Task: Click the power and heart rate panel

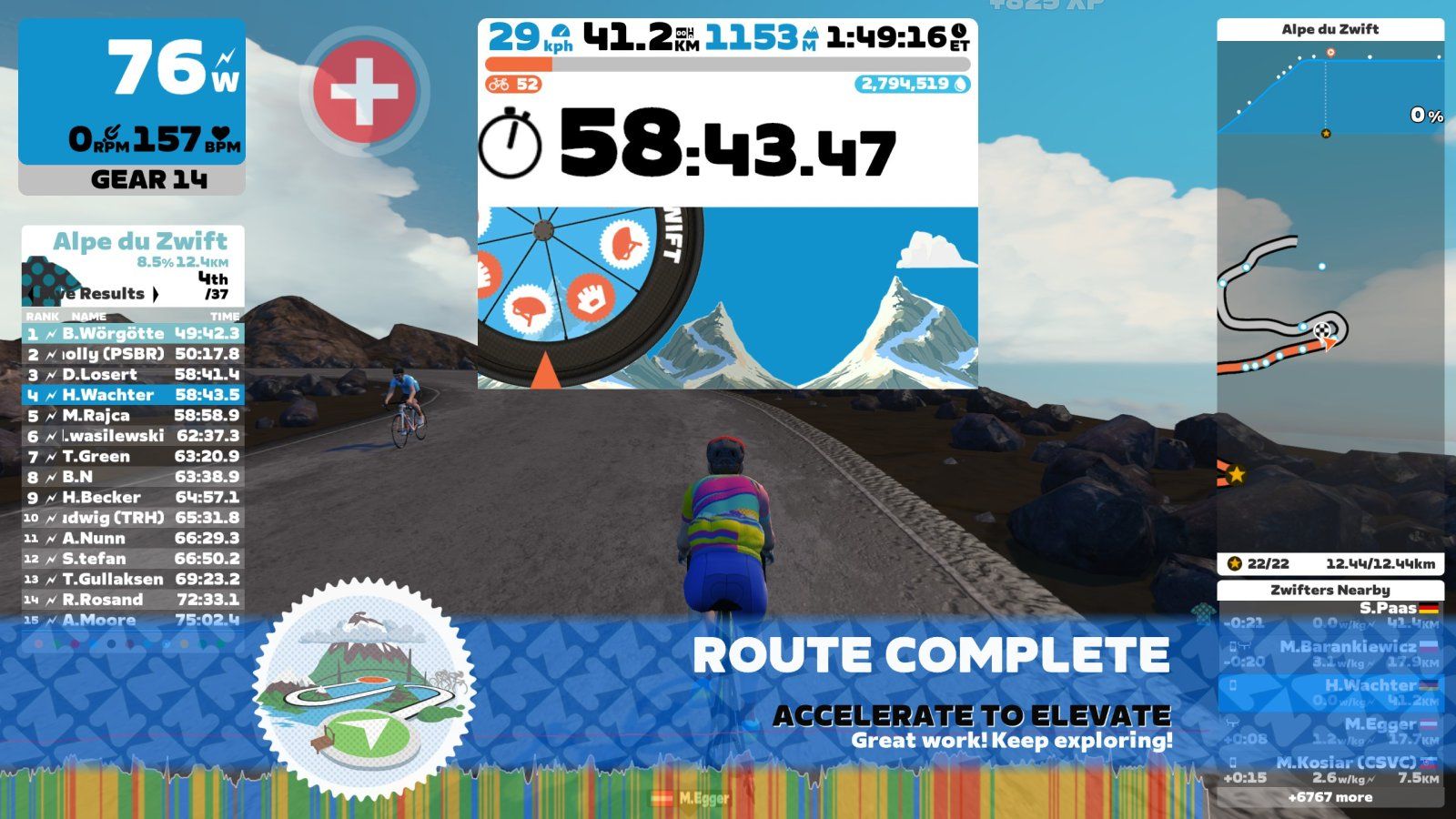Action: pos(132,91)
